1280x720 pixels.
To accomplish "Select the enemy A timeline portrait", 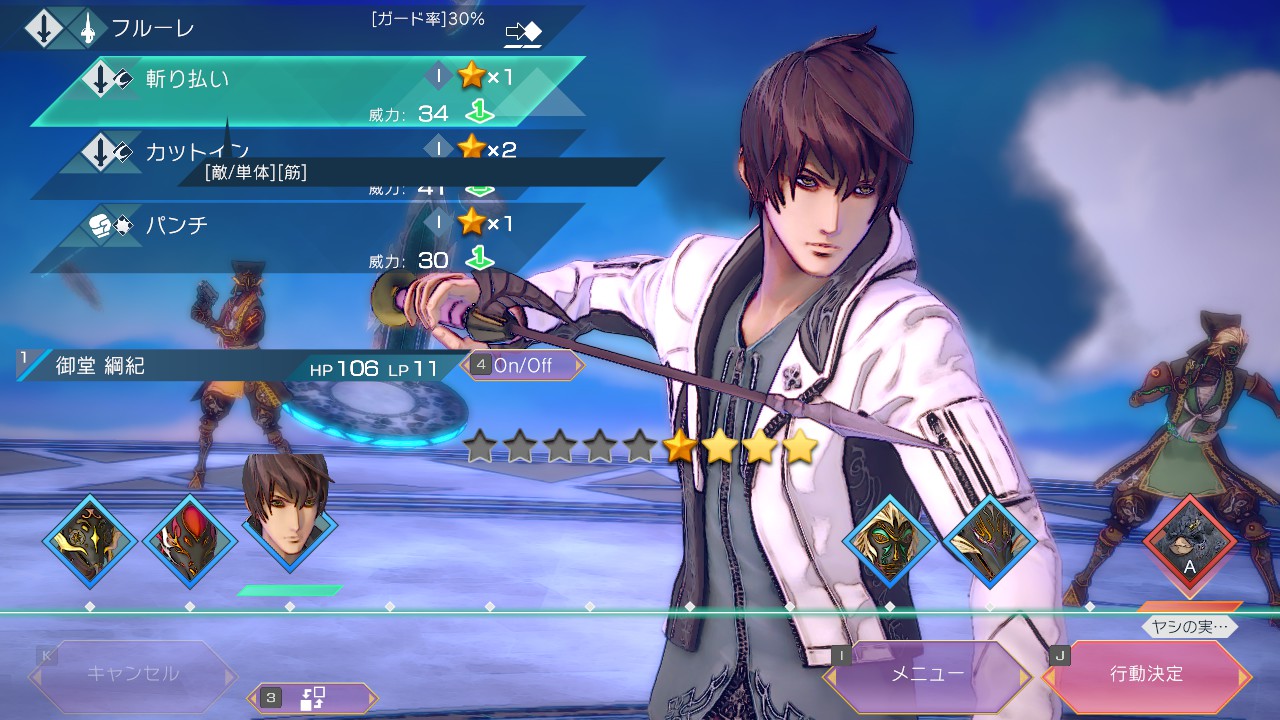I will (x=1190, y=542).
